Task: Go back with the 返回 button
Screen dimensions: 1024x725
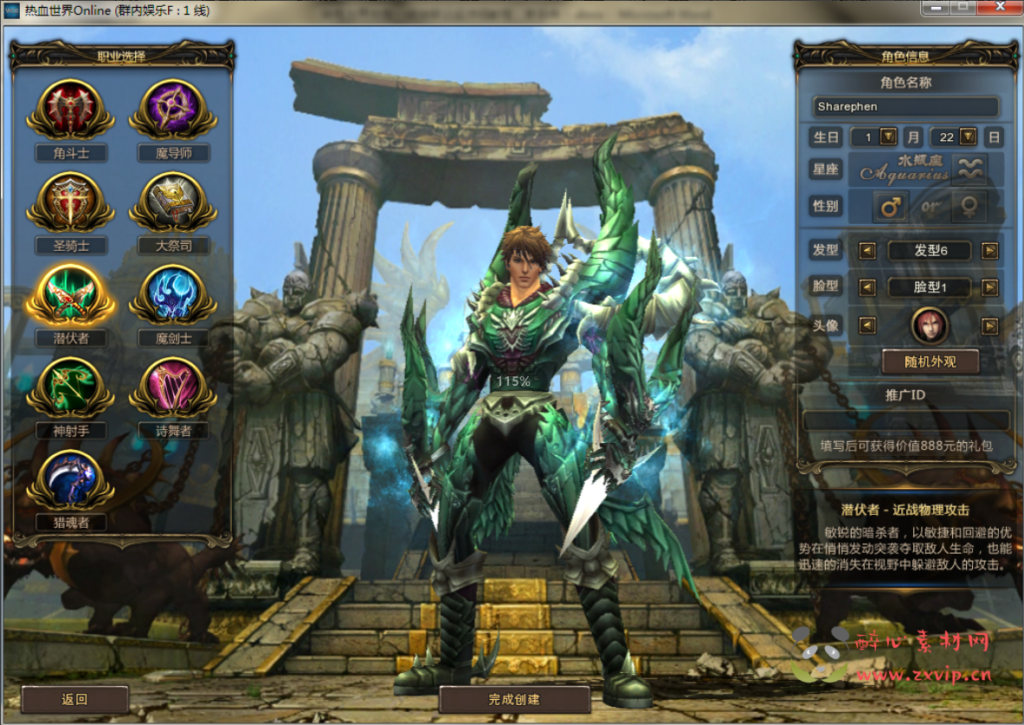Action: point(75,699)
